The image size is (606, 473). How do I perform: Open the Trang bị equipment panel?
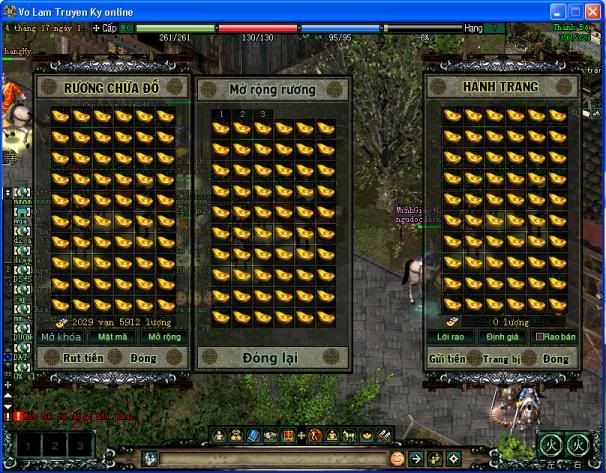point(501,358)
